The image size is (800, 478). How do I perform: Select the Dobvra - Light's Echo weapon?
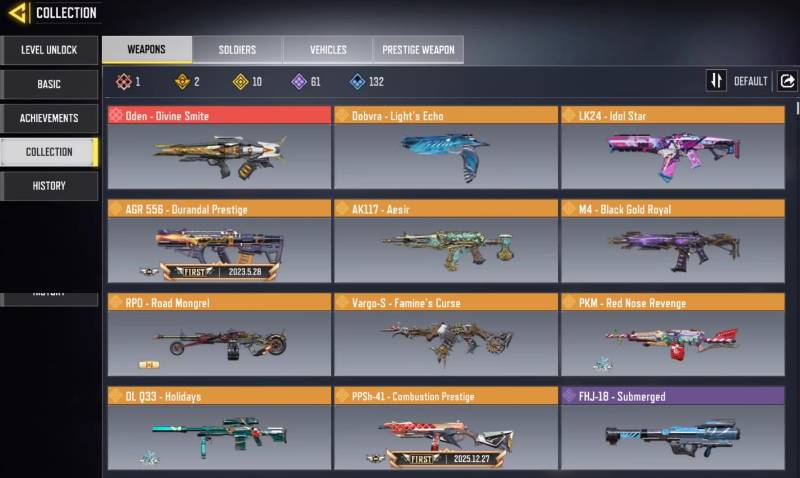point(445,148)
